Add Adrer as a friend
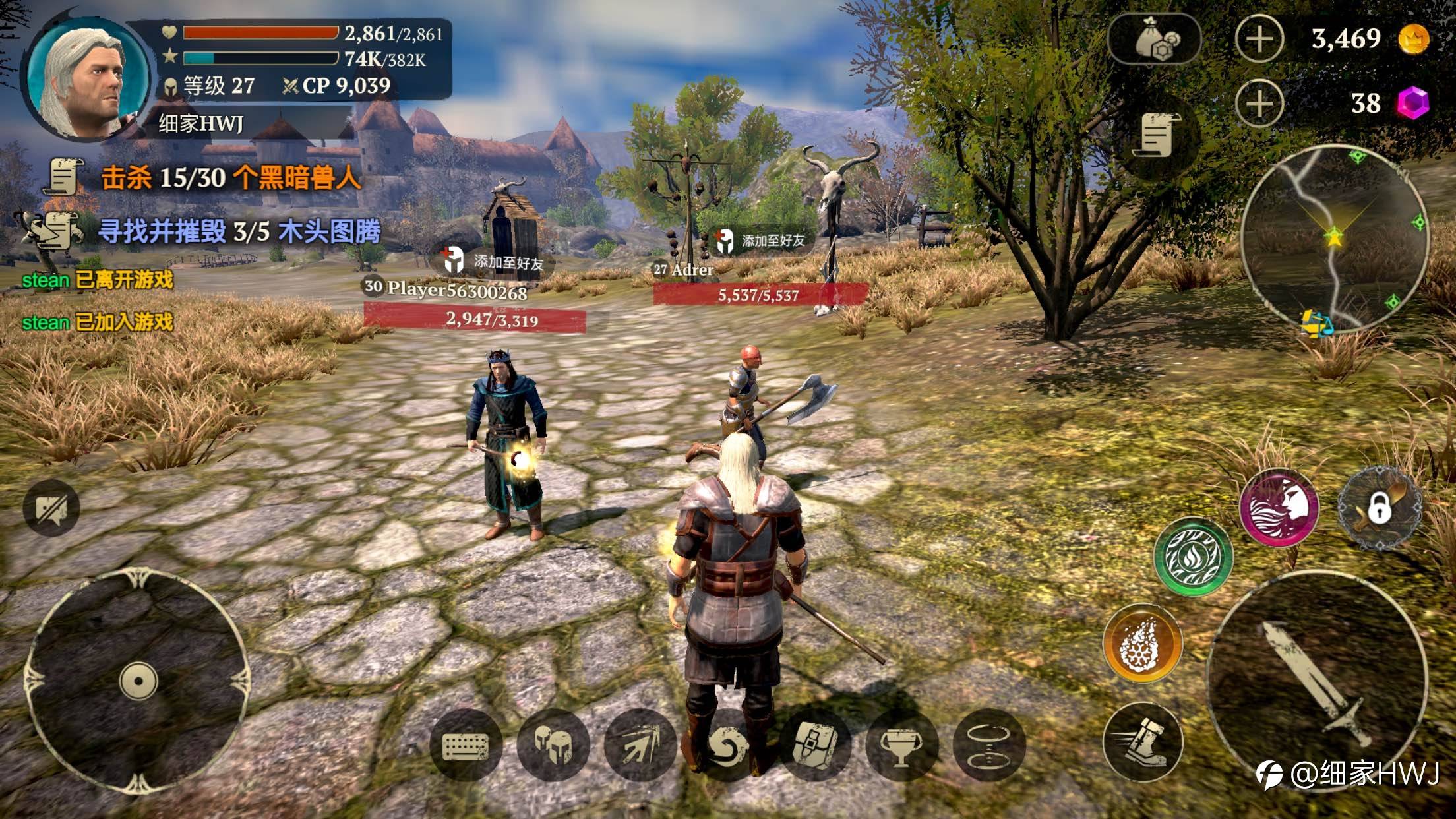 click(762, 241)
